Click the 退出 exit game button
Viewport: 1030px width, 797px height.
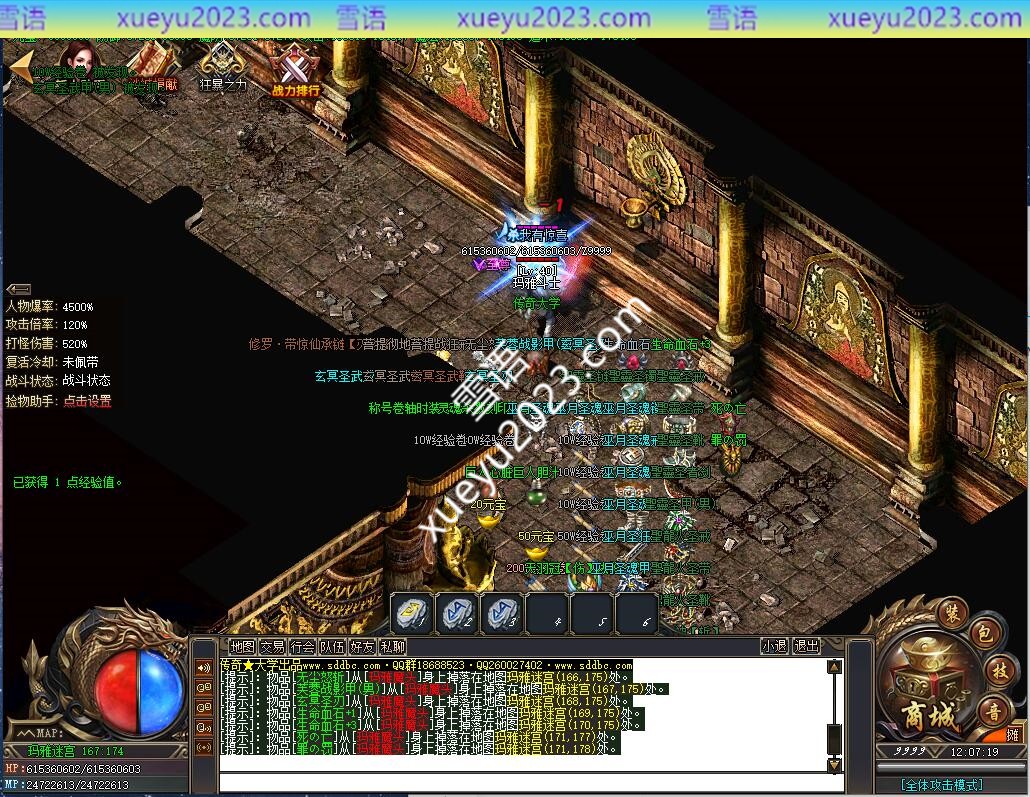(806, 647)
